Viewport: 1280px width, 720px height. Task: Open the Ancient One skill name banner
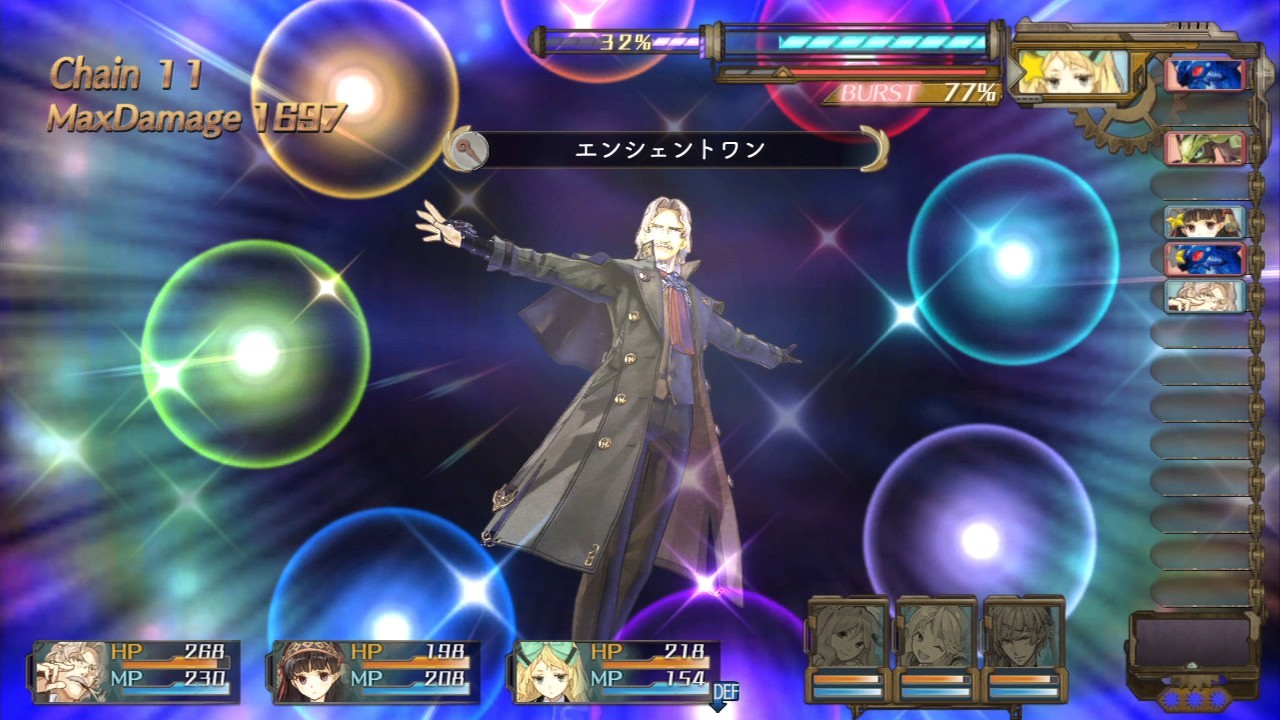(670, 147)
